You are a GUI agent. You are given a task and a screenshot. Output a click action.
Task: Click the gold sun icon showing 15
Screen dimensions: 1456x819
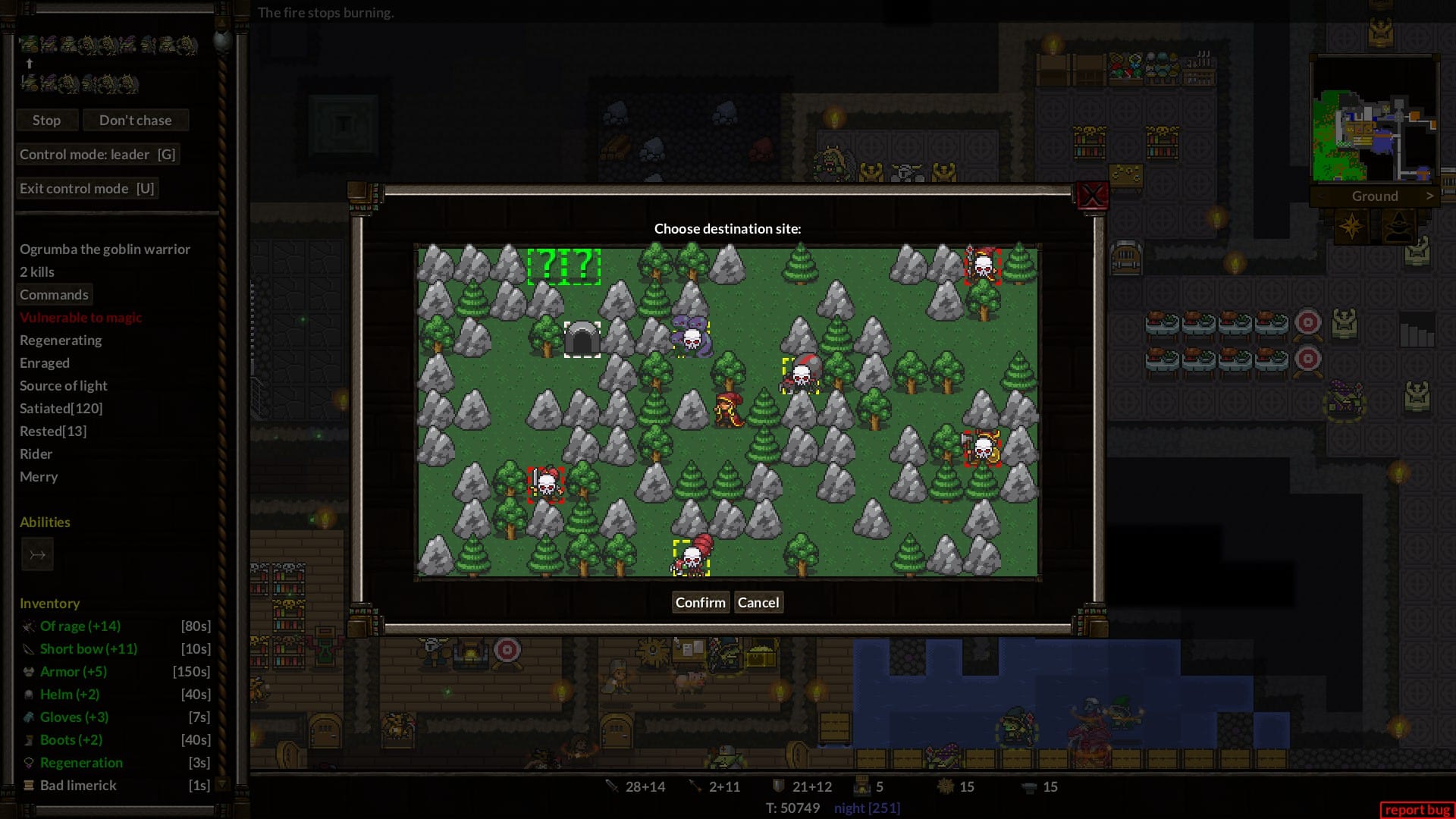(x=946, y=786)
